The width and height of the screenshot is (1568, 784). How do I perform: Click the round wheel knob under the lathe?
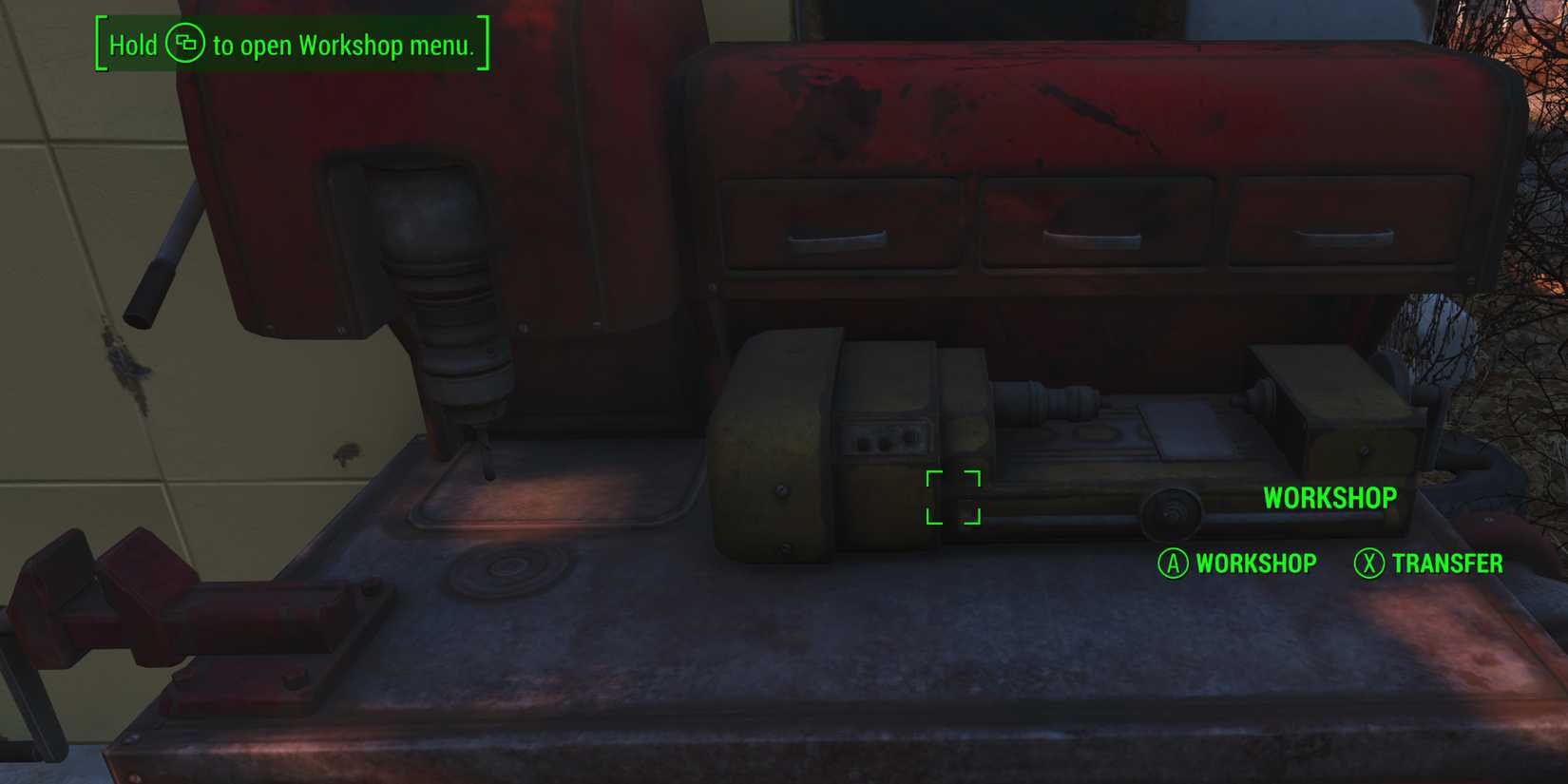(x=1171, y=513)
